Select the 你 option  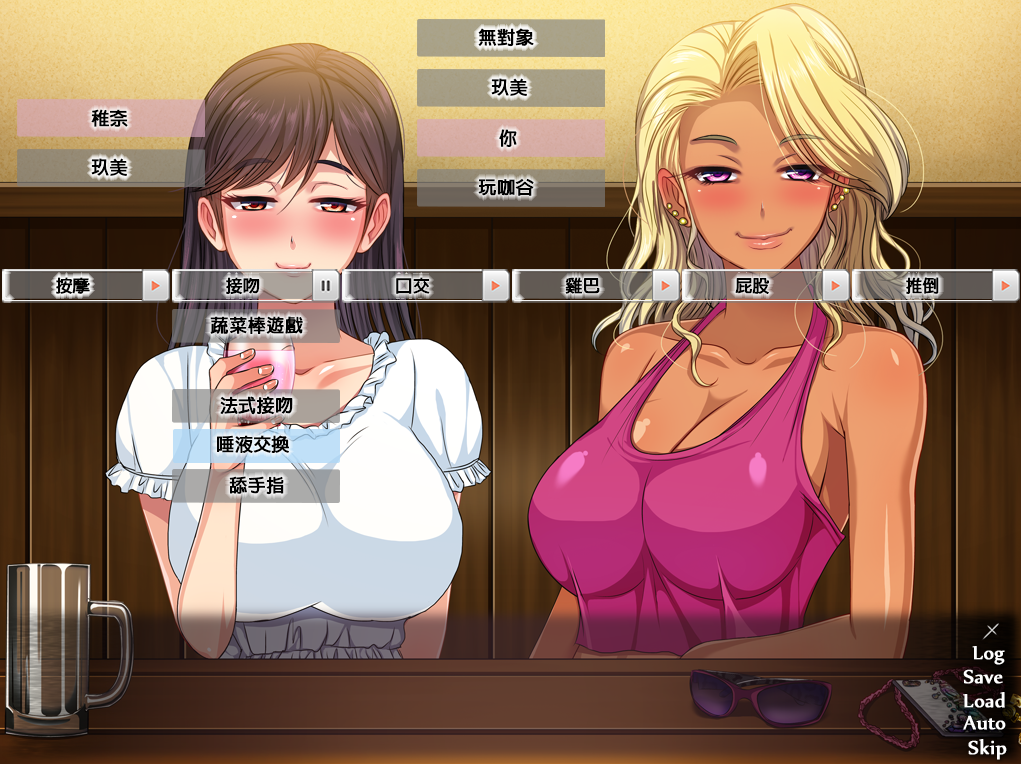click(x=510, y=139)
